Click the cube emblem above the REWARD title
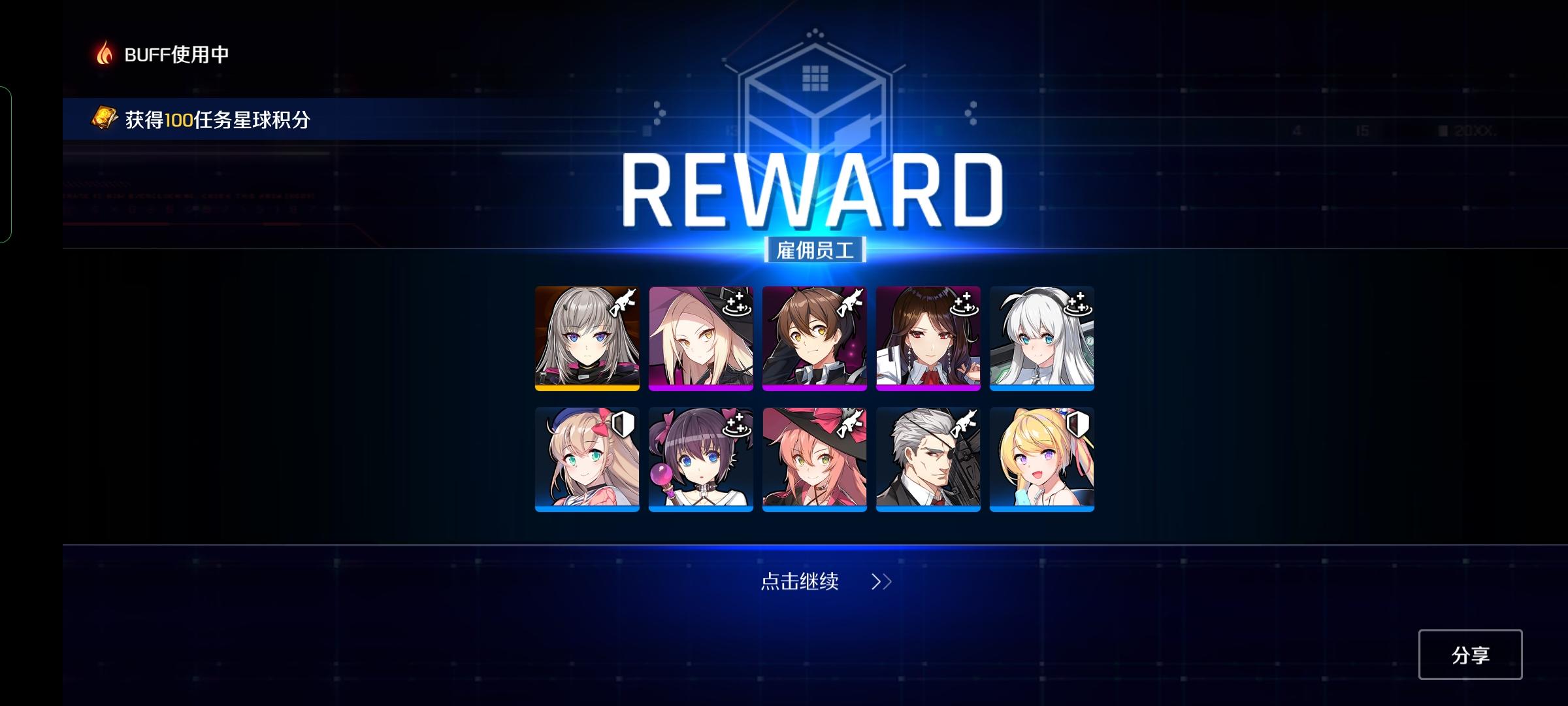The width and height of the screenshot is (1568, 706). click(814, 98)
